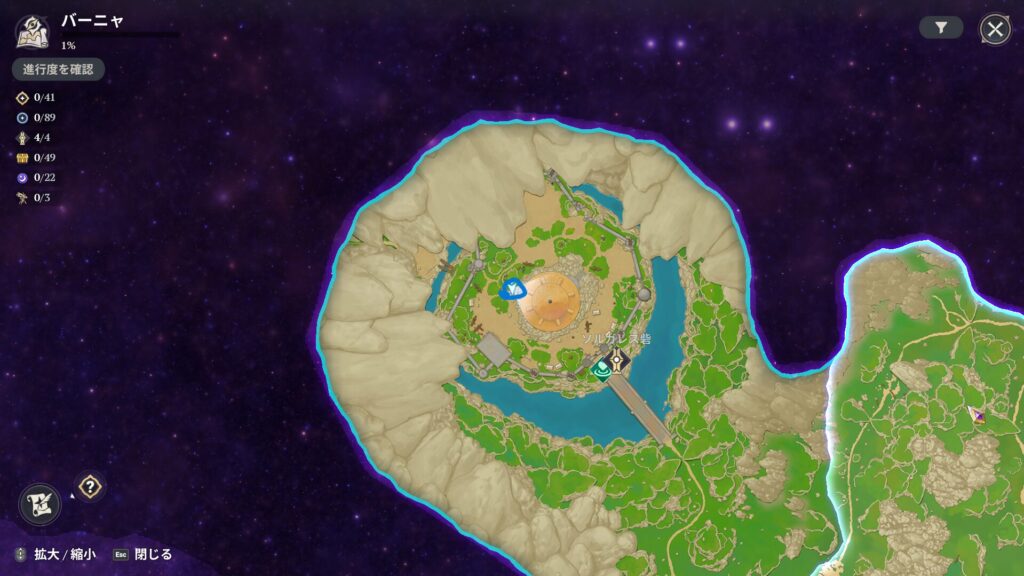Image resolution: width=1024 pixels, height=576 pixels.
Task: Open the quest scroll icon
Action: tap(40, 504)
